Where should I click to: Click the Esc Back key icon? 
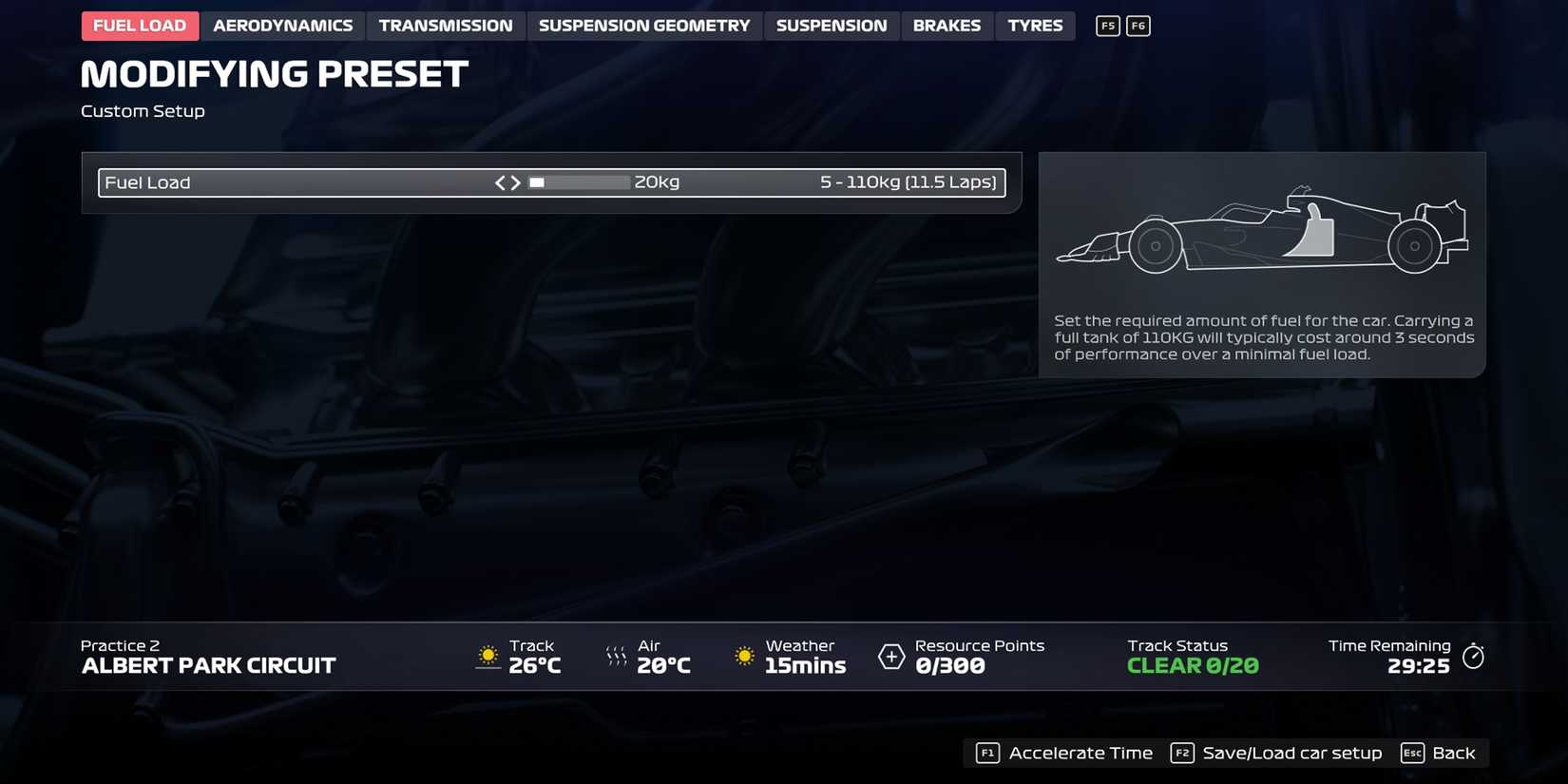(1412, 752)
